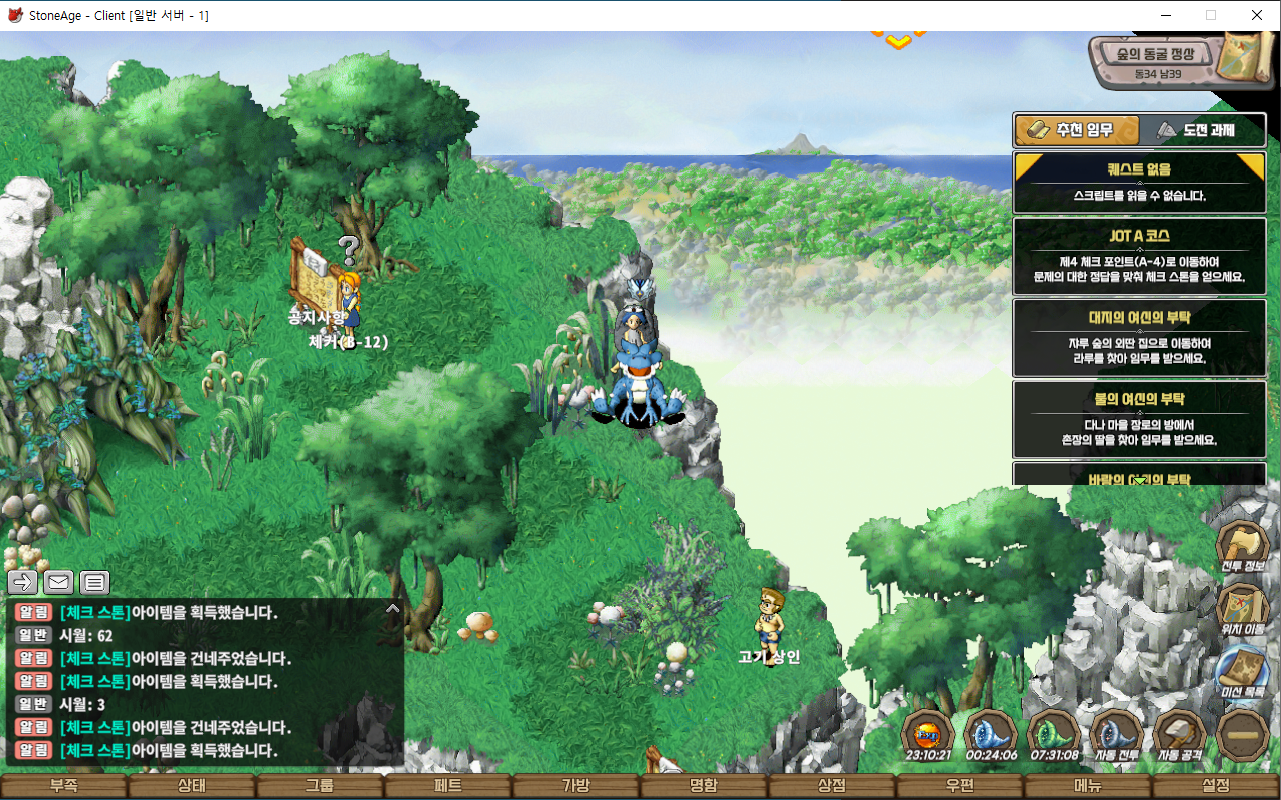Open the 페트 (pet) menu
Screen dimensions: 1281x800
[448, 786]
